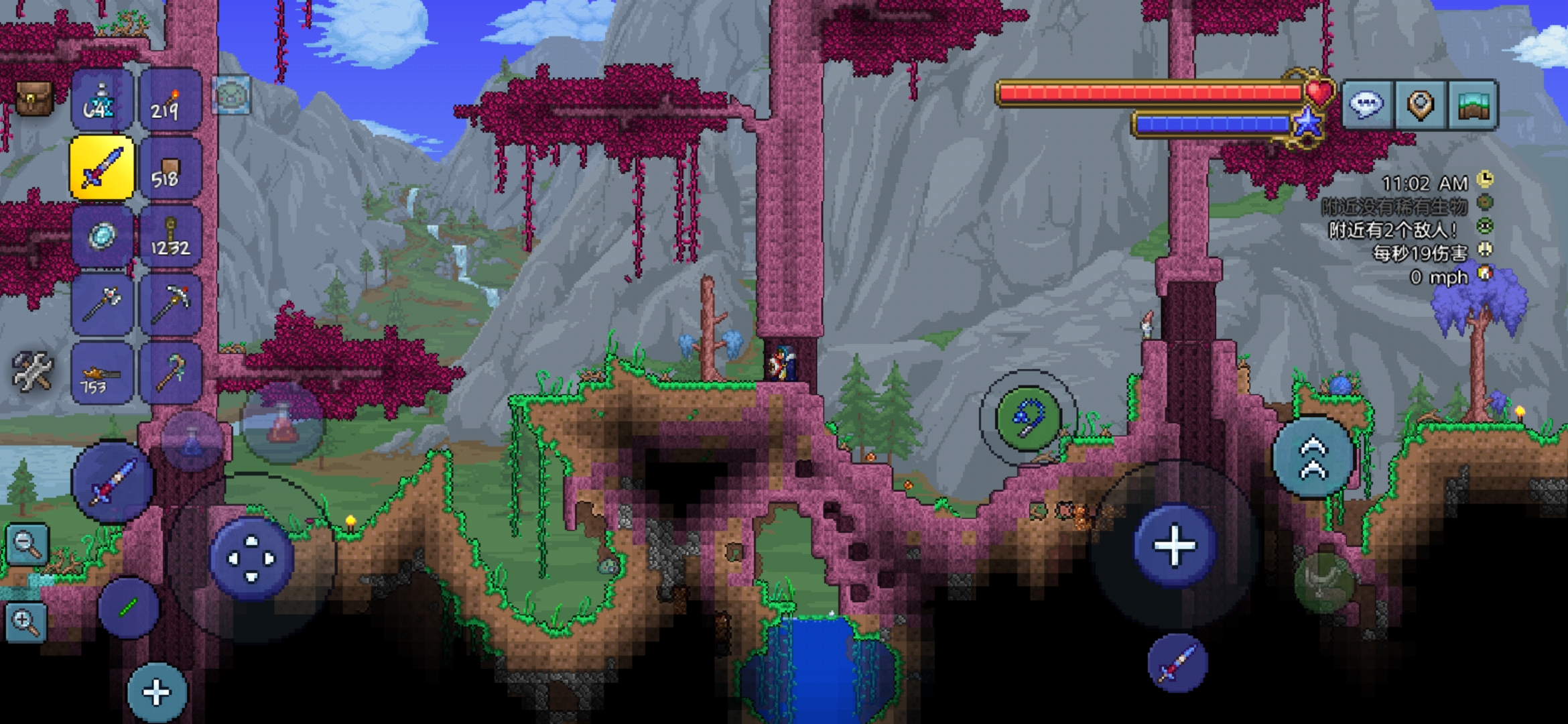Pick the rope stack slot
The image size is (1568, 724).
pyautogui.click(x=170, y=237)
